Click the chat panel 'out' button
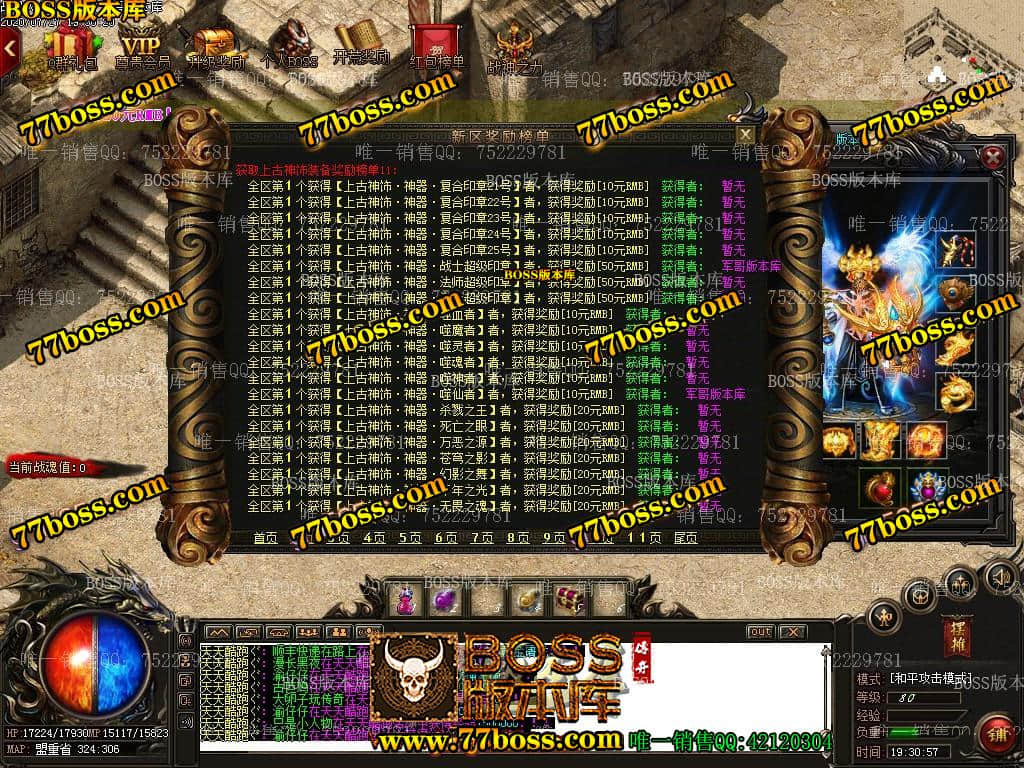Viewport: 1024px width, 768px height. (760, 632)
